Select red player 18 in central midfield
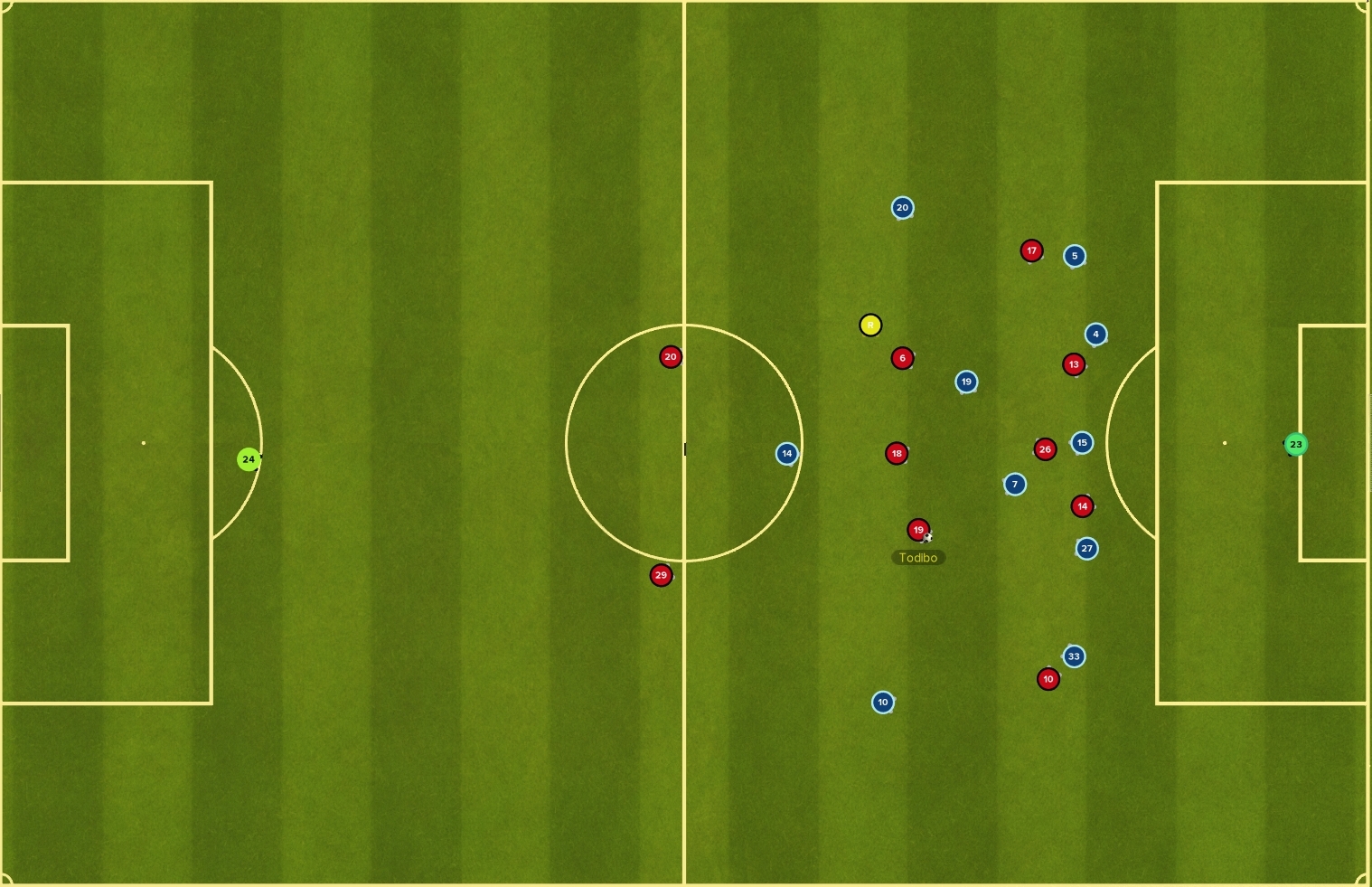 tap(896, 453)
